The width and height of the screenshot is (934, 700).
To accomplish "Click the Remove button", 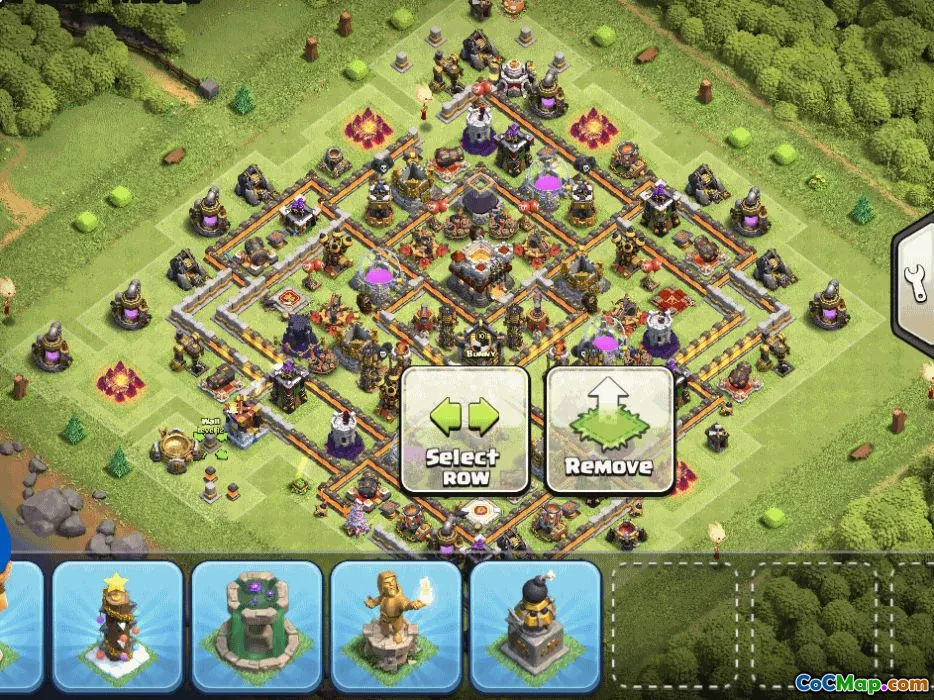I will pos(608,430).
